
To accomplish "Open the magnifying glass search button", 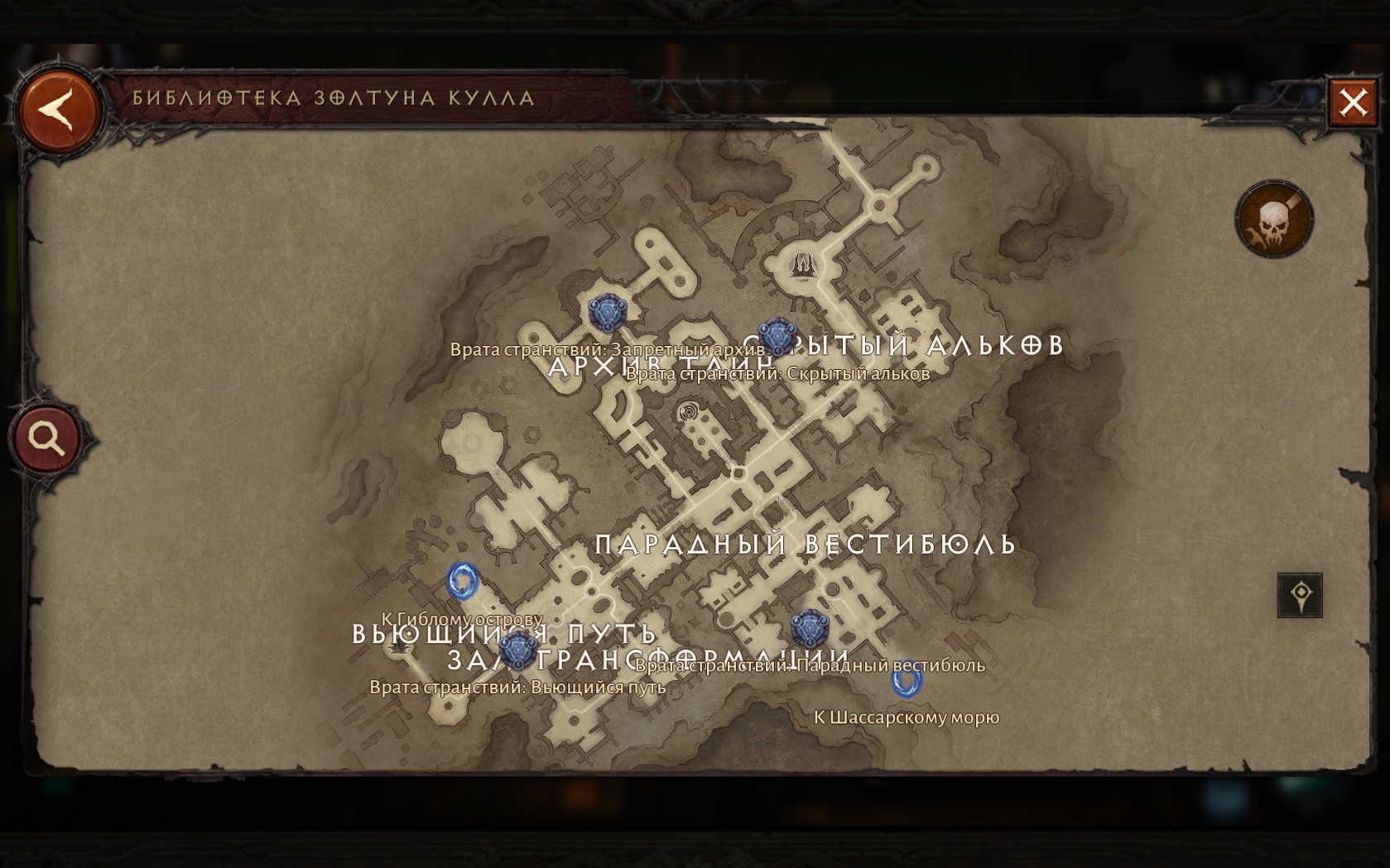I will click(x=46, y=438).
